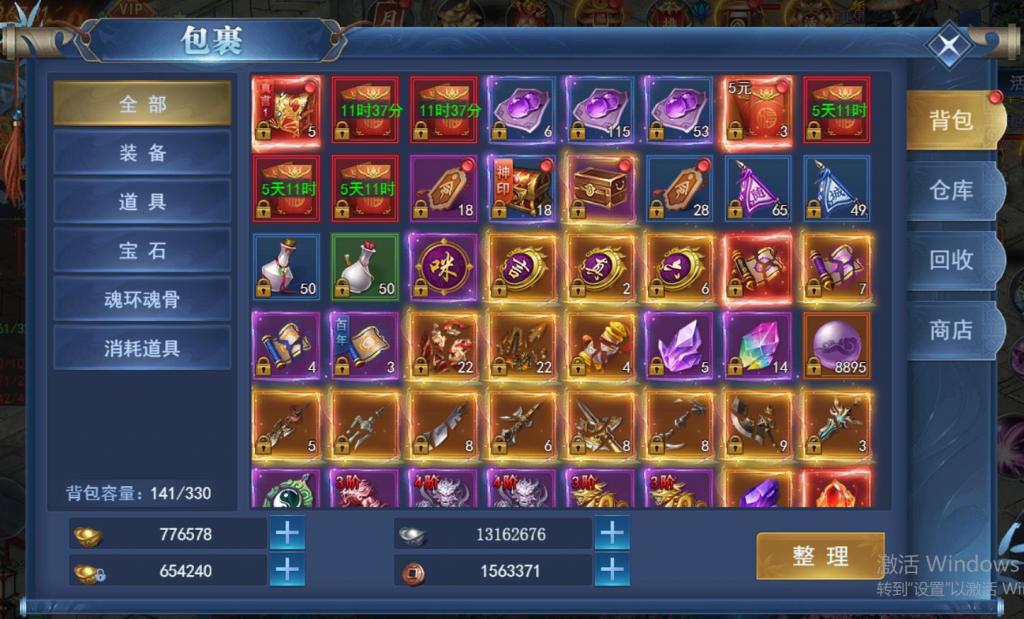Add gold ingots with the plus button
The image size is (1024, 619).
287,534
